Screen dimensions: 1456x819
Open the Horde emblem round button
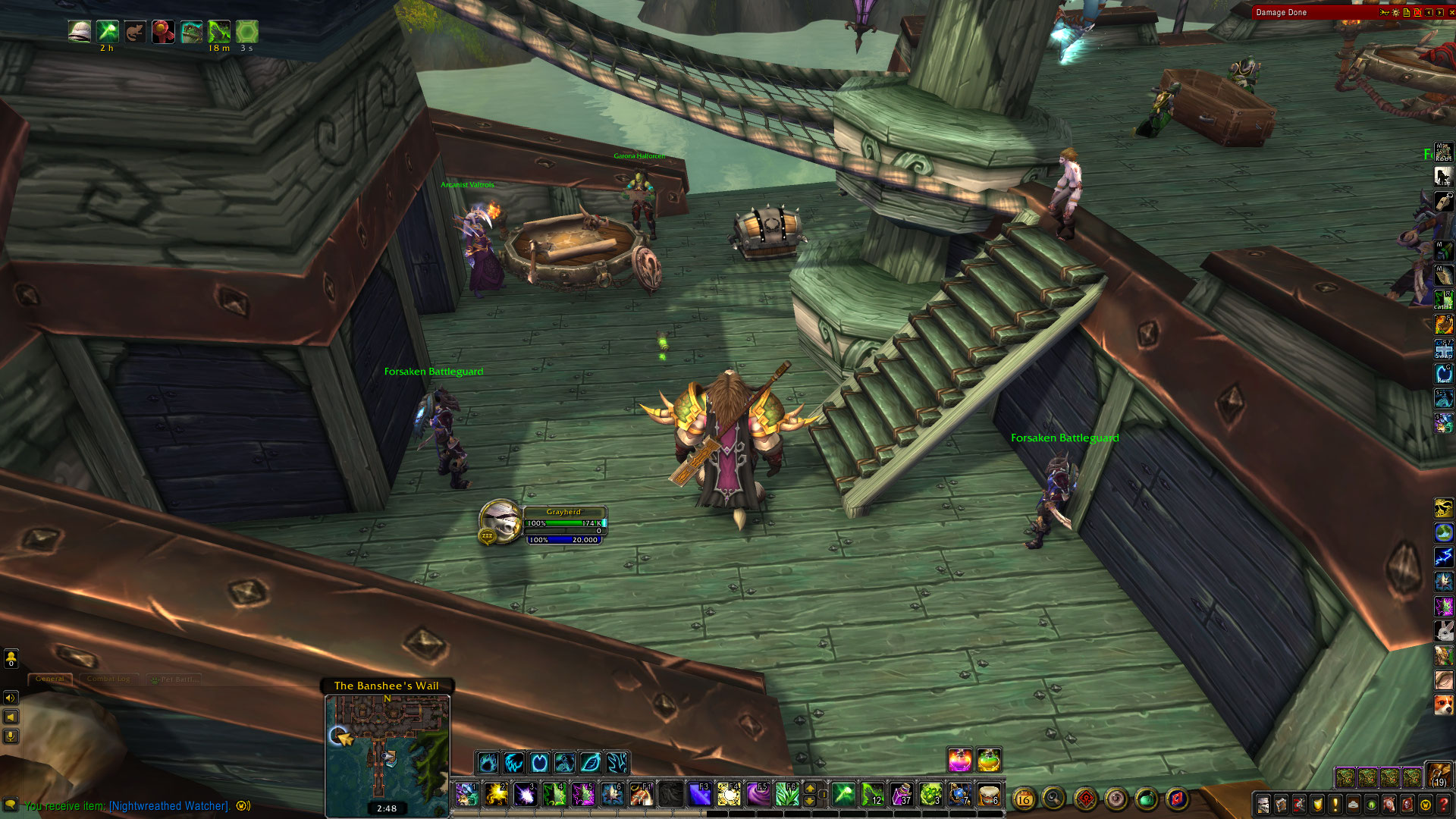click(x=1085, y=799)
